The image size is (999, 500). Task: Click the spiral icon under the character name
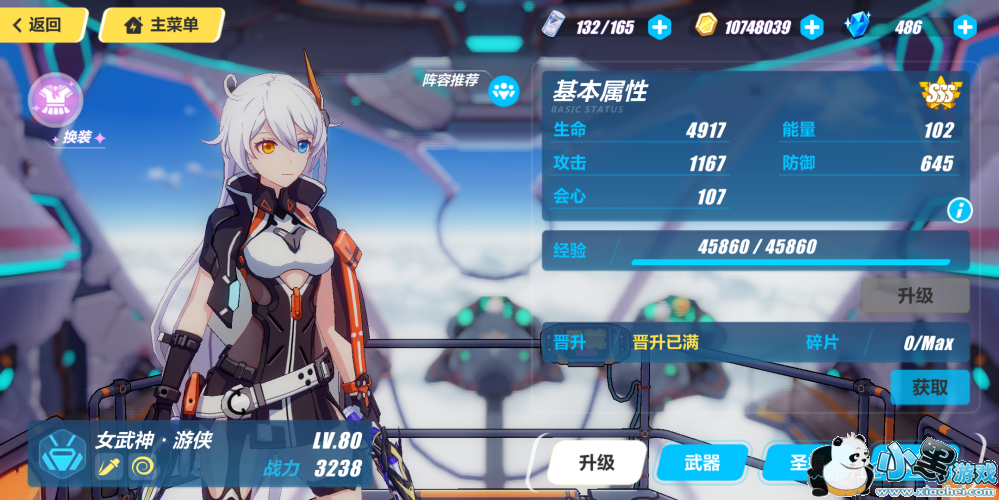point(143,466)
